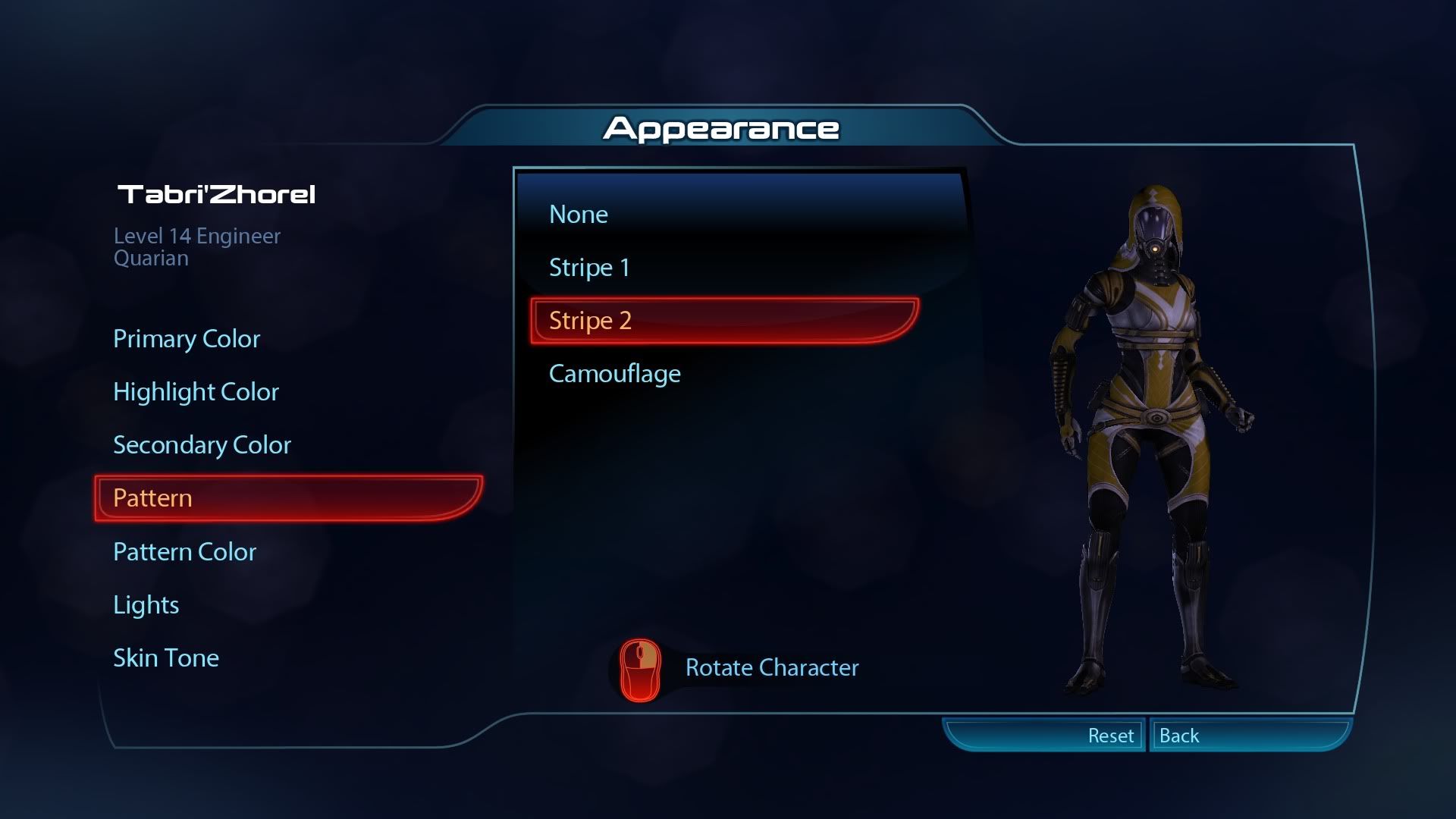
Task: Open the Pattern Color option
Action: click(x=184, y=552)
